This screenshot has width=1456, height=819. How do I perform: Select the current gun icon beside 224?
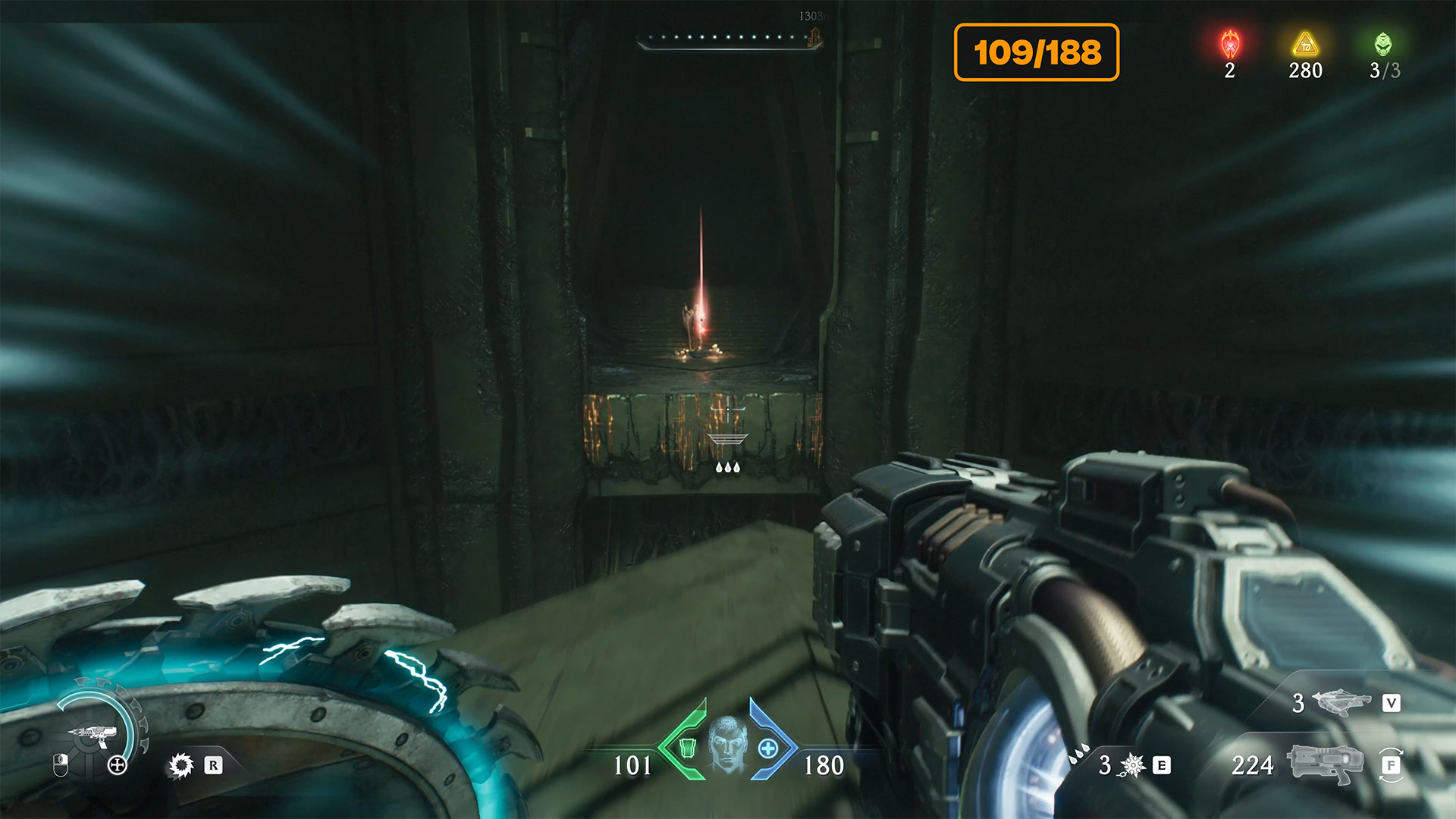pos(1327,764)
